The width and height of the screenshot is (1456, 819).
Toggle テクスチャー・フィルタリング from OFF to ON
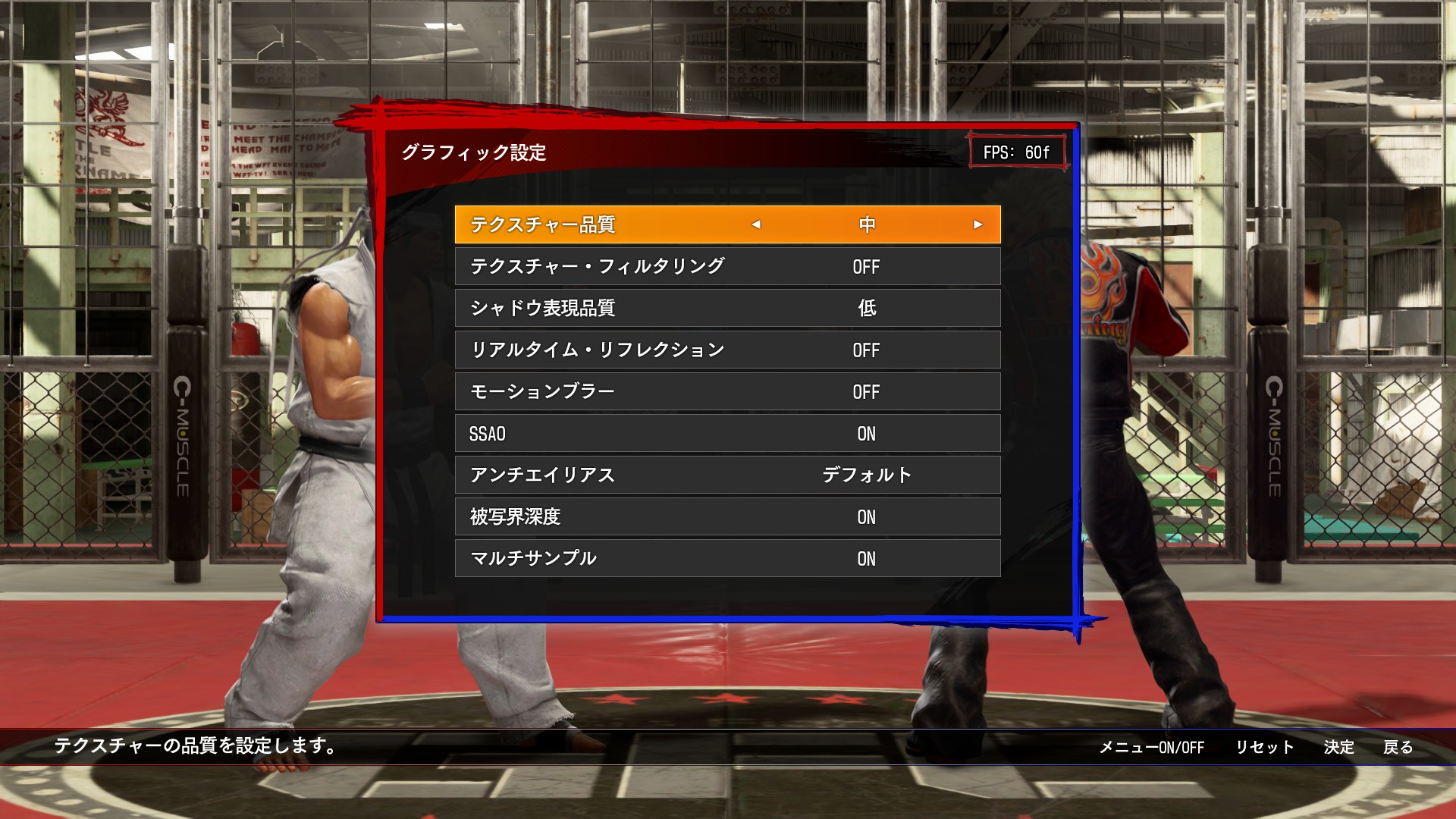[866, 267]
